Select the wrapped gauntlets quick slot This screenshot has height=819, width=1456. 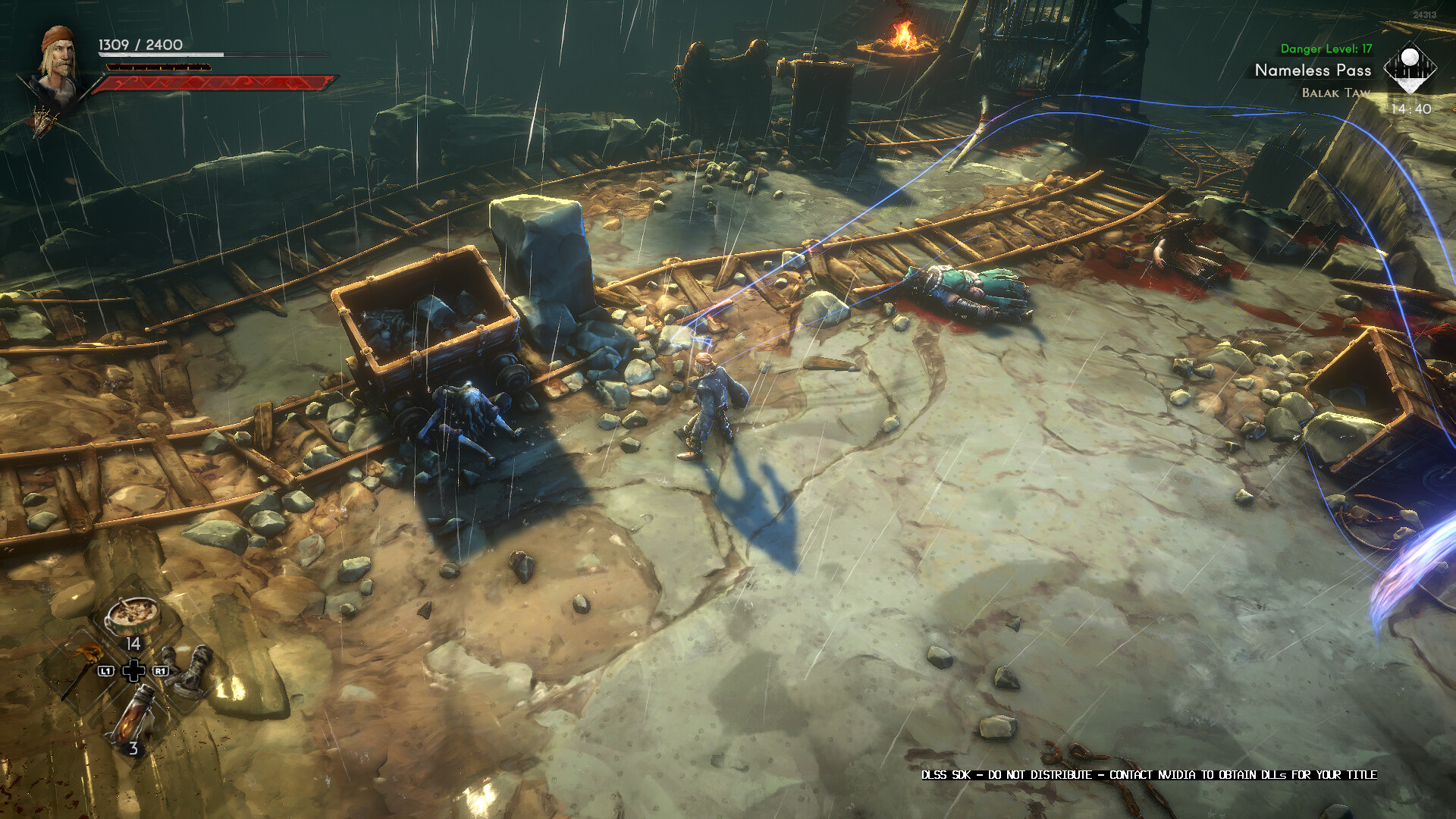click(x=190, y=669)
